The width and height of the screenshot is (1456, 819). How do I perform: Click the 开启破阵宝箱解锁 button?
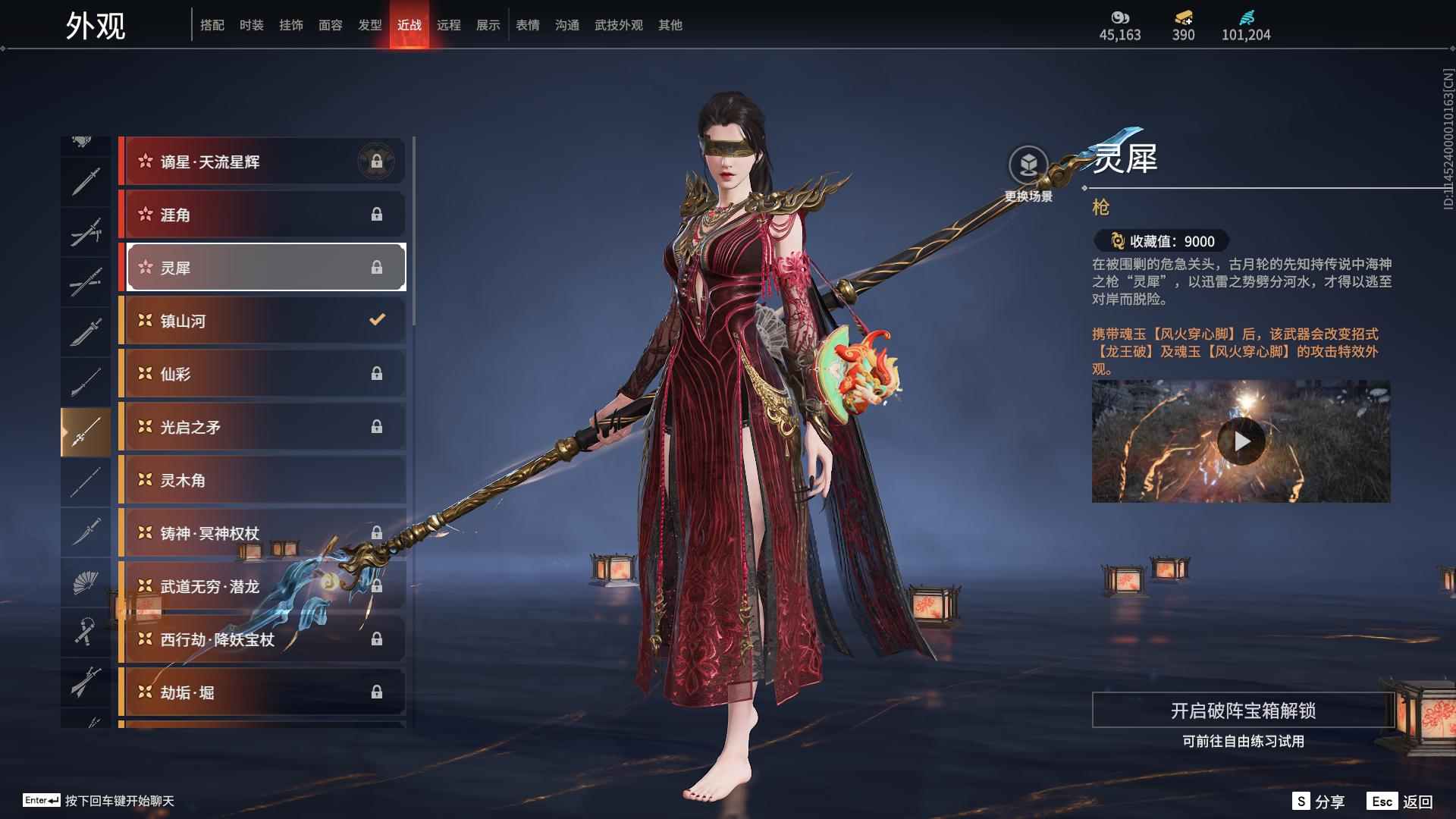pyautogui.click(x=1242, y=711)
